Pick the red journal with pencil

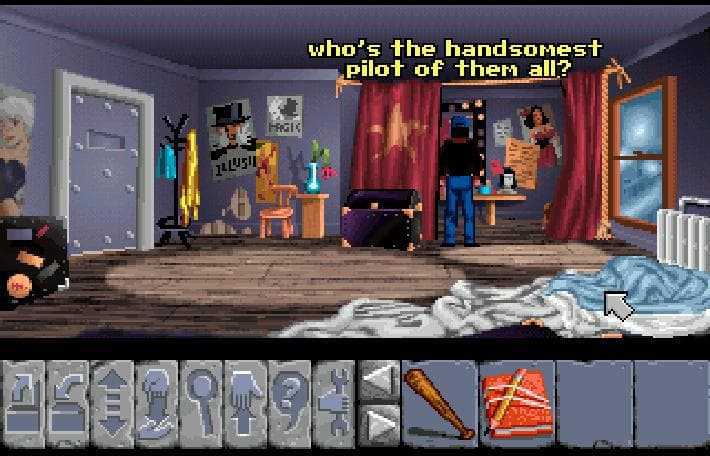click(516, 400)
